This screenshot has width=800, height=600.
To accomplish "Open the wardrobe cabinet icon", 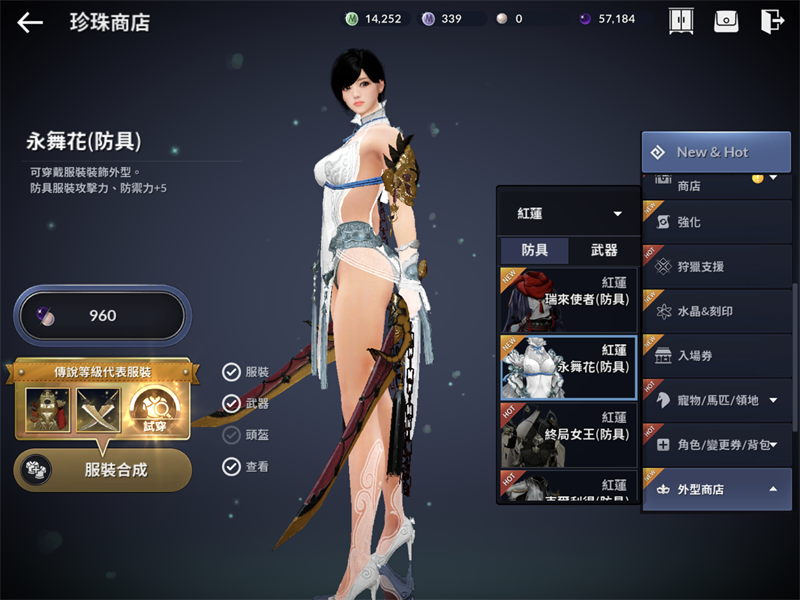I will [680, 21].
